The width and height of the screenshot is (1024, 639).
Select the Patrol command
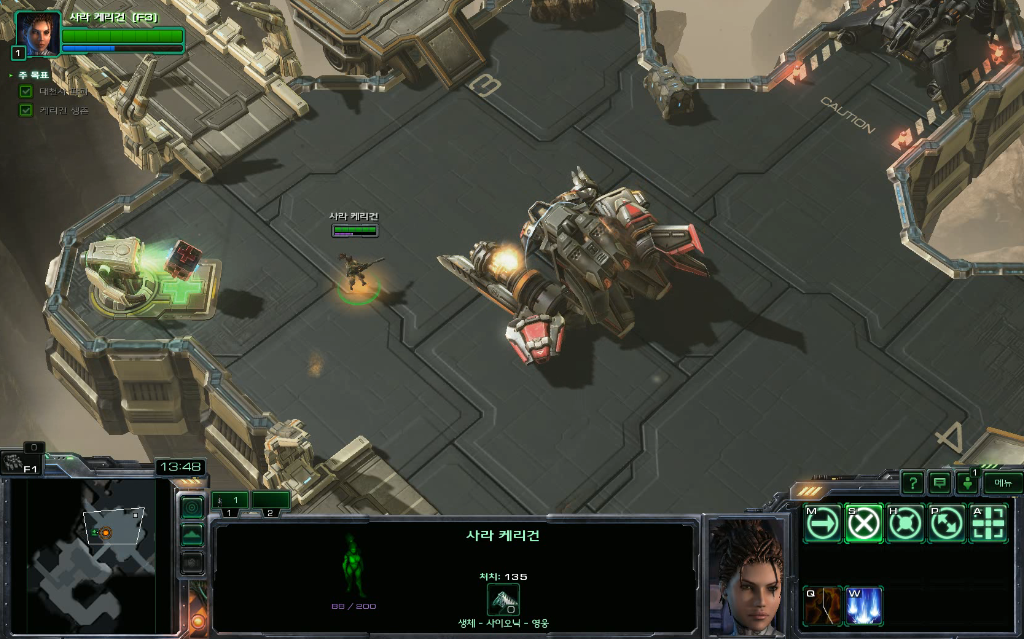point(946,523)
